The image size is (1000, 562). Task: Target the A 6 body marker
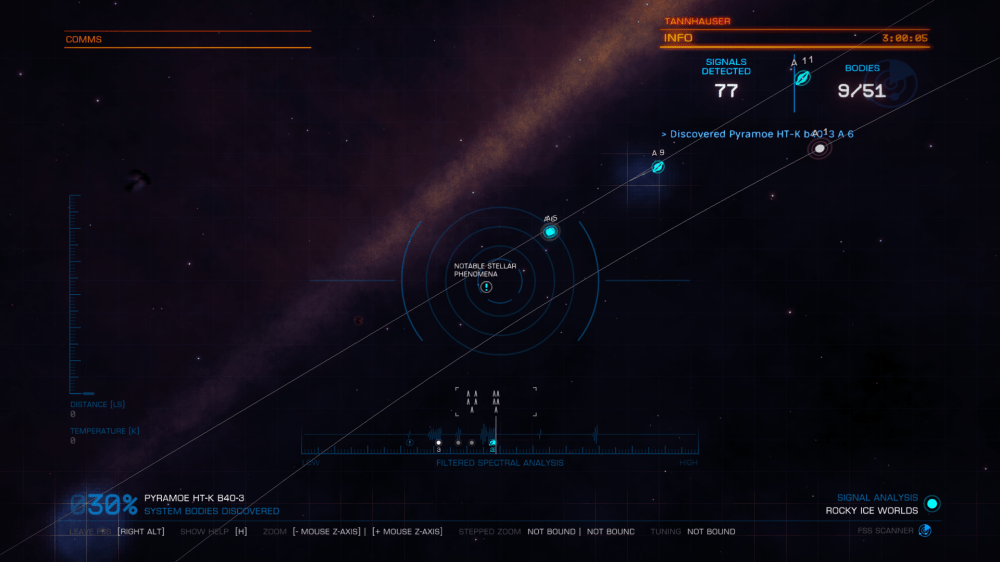[550, 232]
